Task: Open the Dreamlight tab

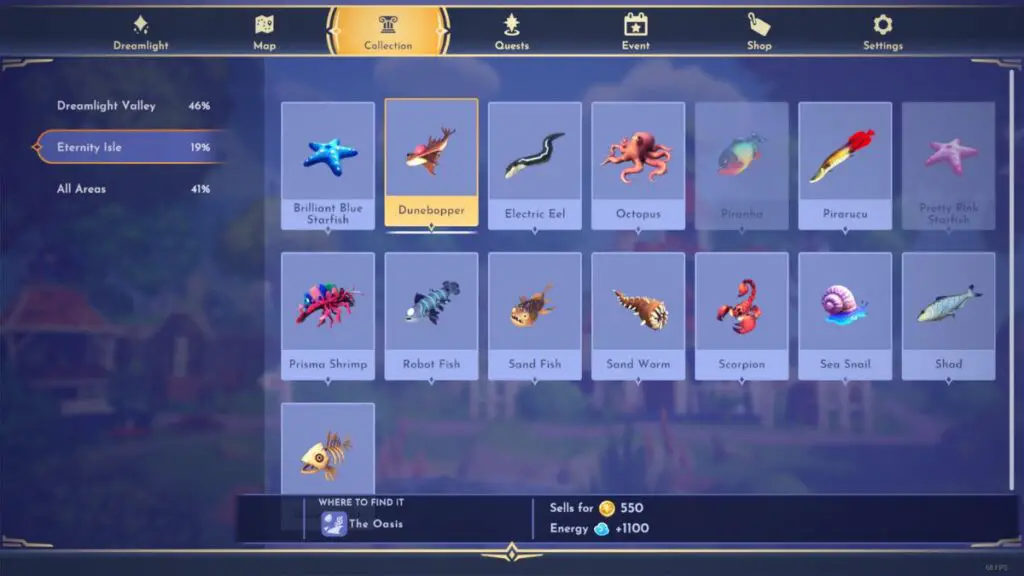Action: 141,32
